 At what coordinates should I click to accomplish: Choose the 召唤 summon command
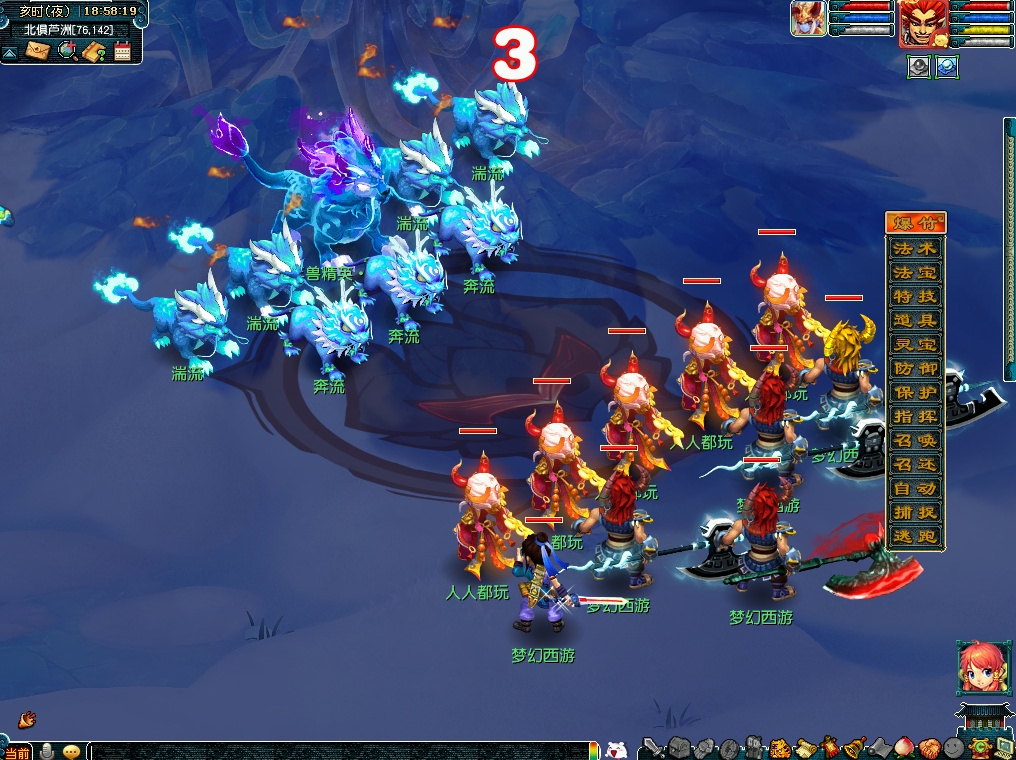pyautogui.click(x=915, y=441)
